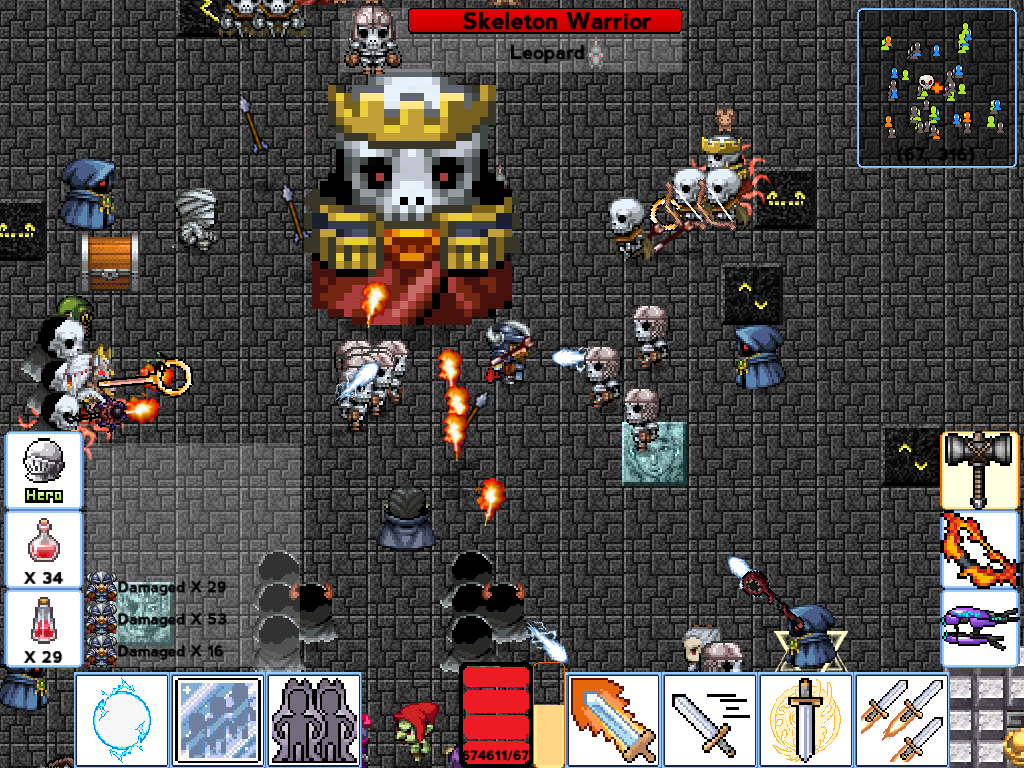The width and height of the screenshot is (1024, 768).
Task: Cast the frozen figures ice skill
Action: (x=218, y=720)
